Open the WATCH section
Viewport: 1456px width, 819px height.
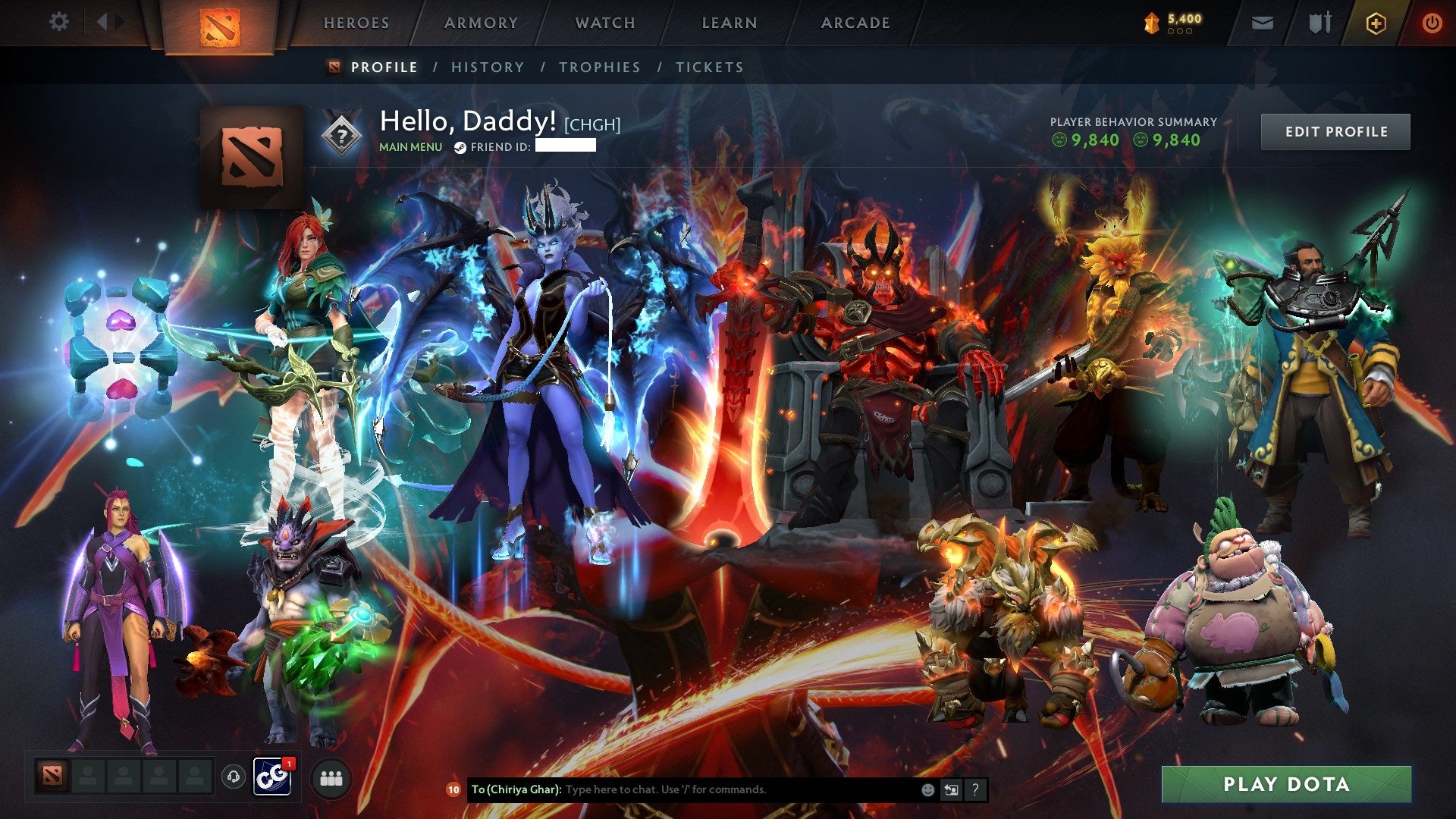click(605, 23)
